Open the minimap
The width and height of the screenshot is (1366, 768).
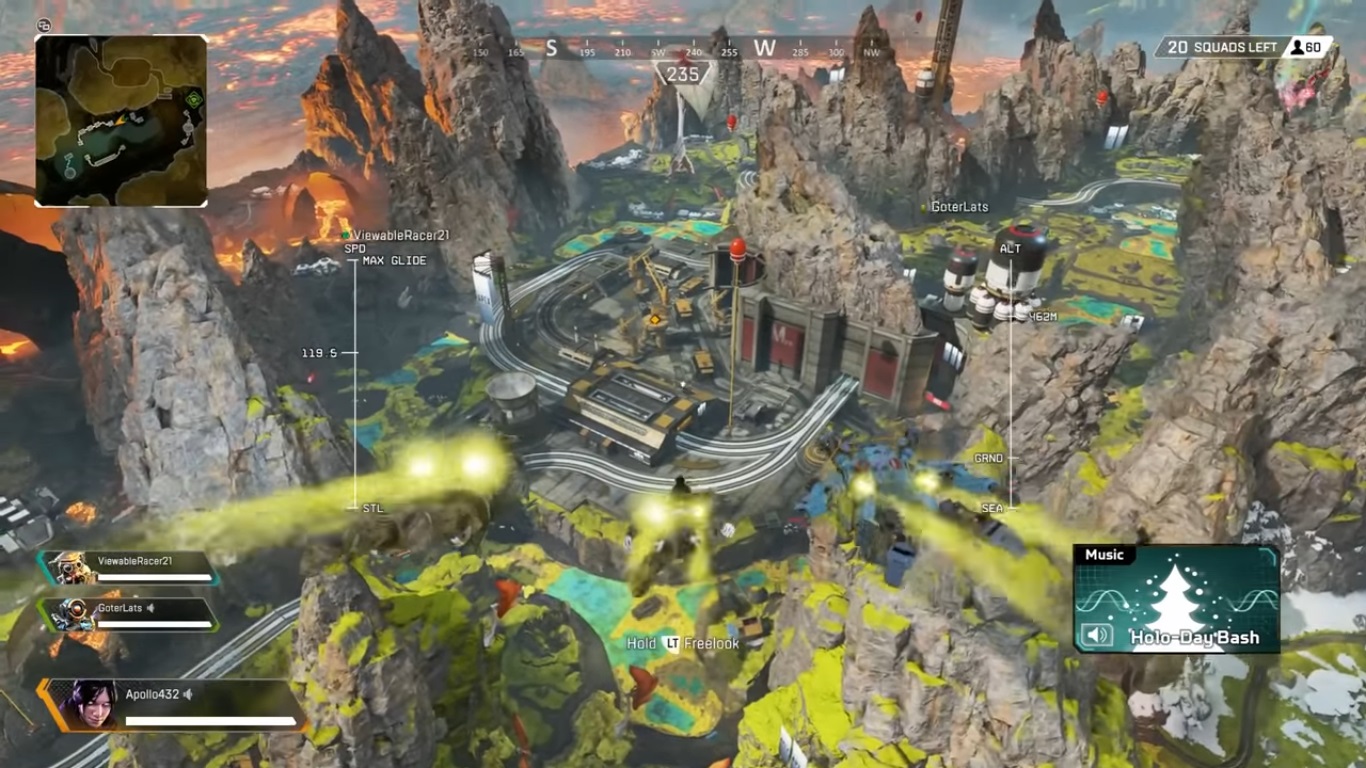pos(121,120)
